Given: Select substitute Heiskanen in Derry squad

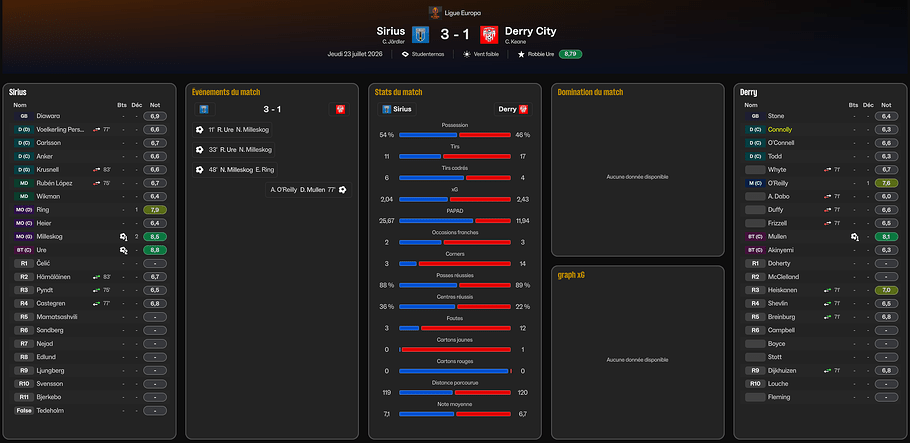Looking at the screenshot, I should coord(783,290).
